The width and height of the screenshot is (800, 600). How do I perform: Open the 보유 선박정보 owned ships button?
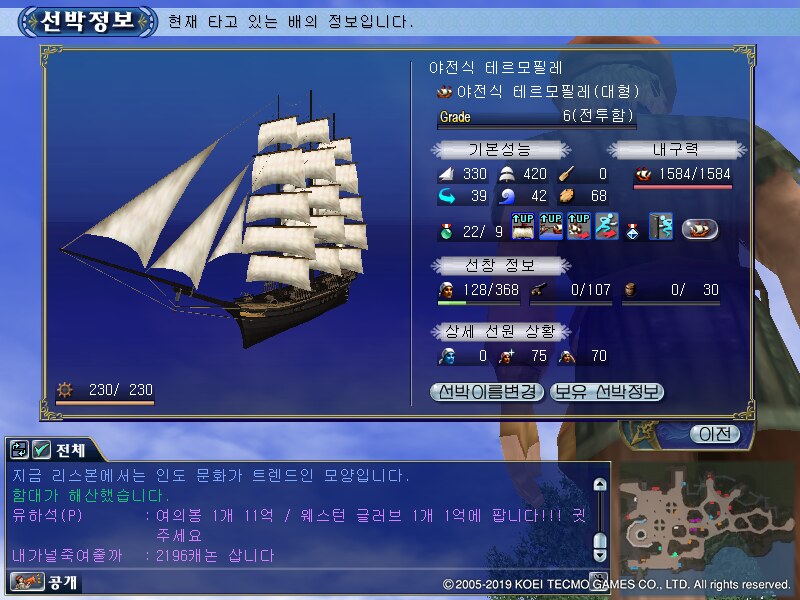pos(607,392)
